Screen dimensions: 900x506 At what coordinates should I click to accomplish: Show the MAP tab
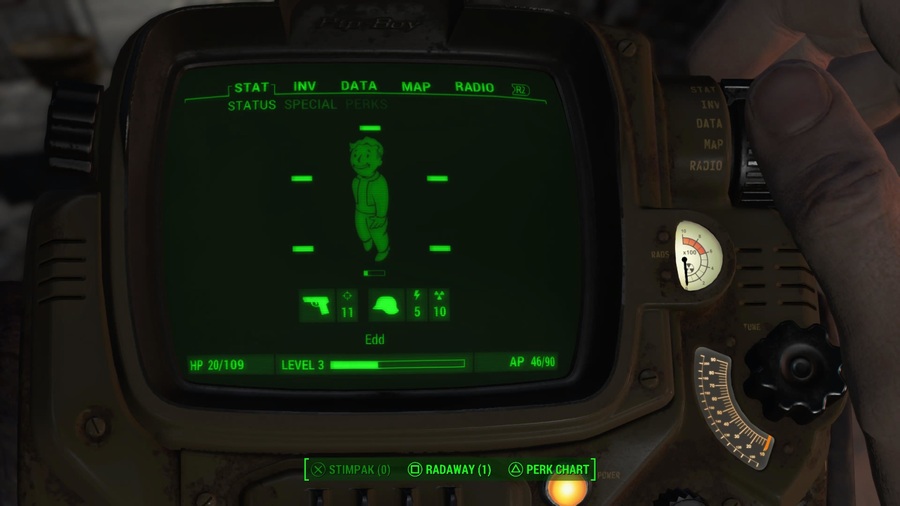[x=416, y=87]
